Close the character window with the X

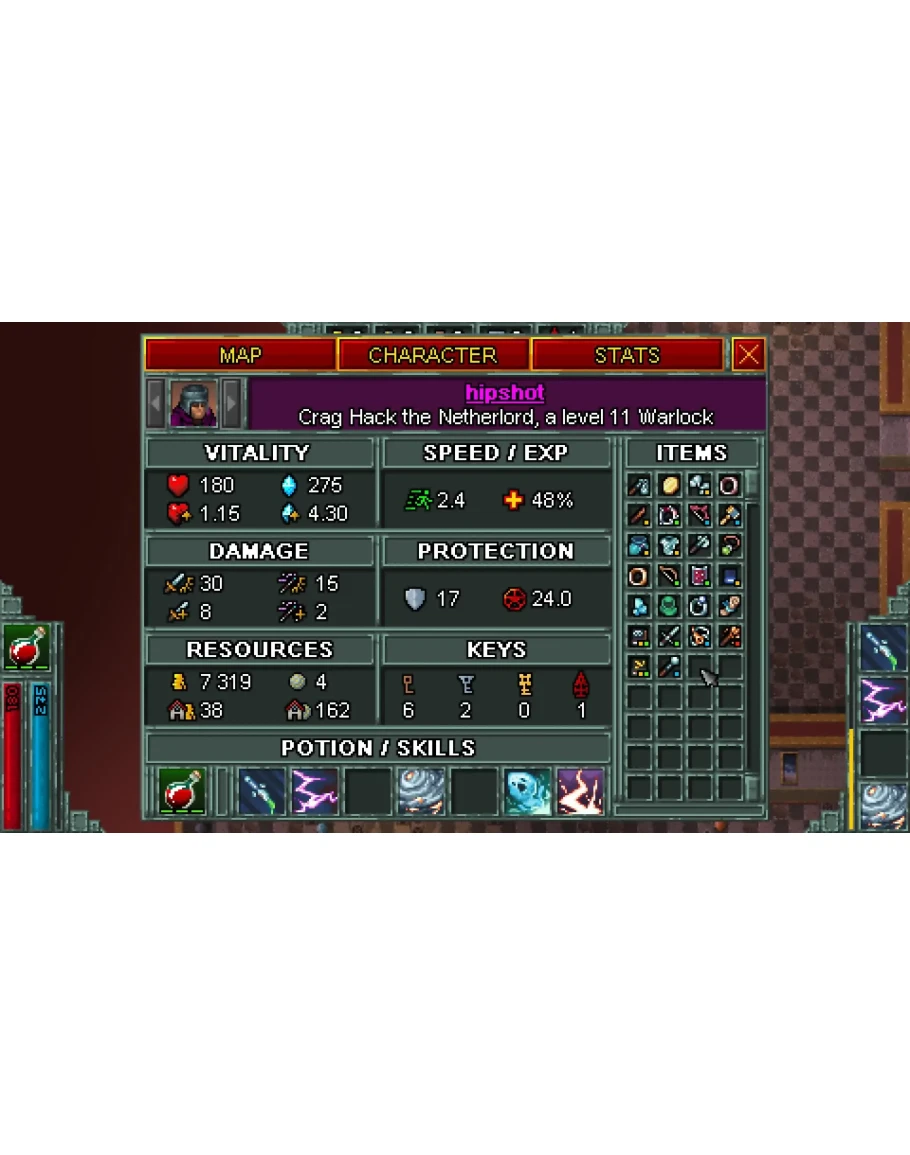pyautogui.click(x=748, y=355)
